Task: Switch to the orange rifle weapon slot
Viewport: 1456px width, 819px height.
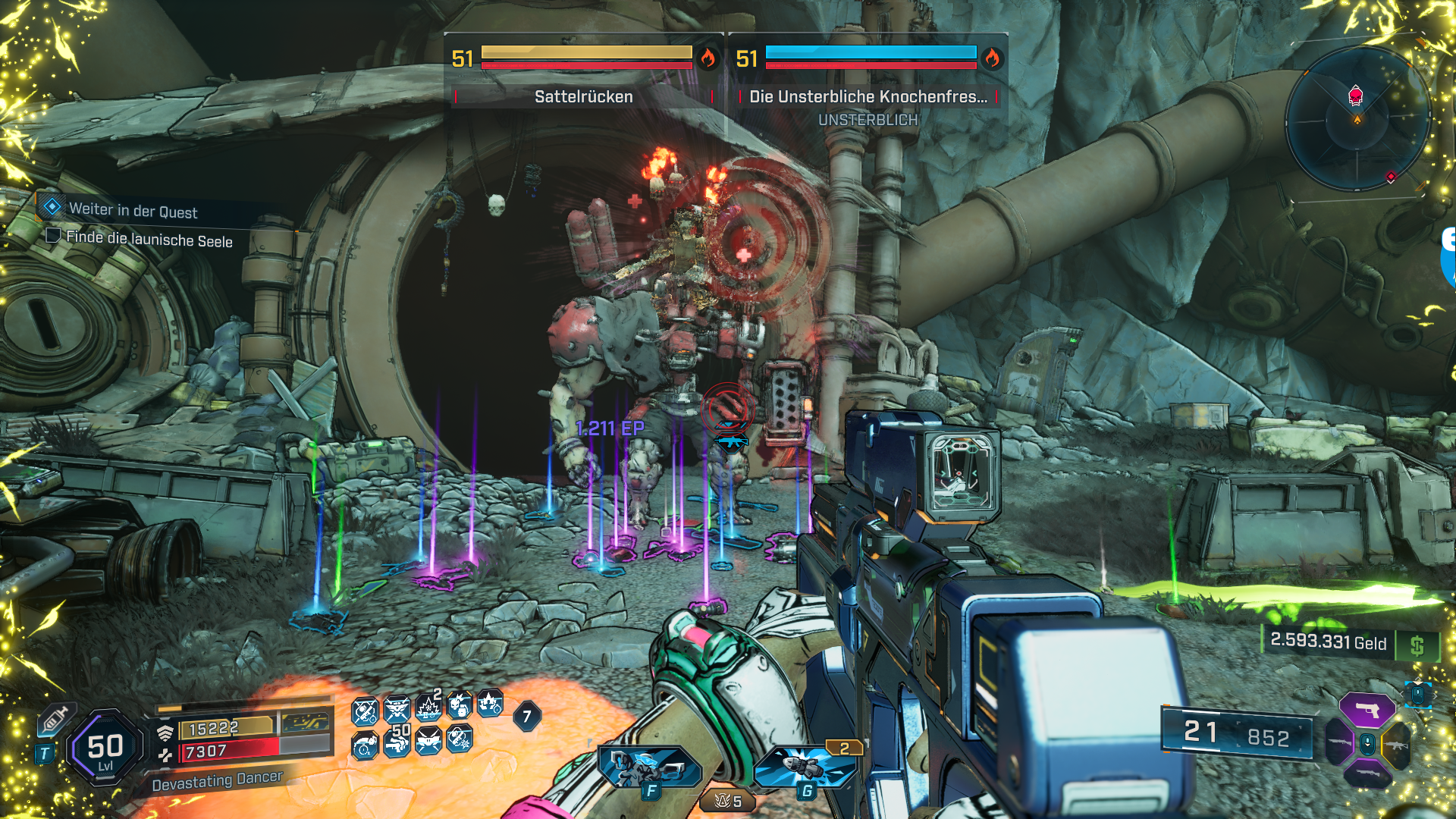Action: (x=1397, y=745)
